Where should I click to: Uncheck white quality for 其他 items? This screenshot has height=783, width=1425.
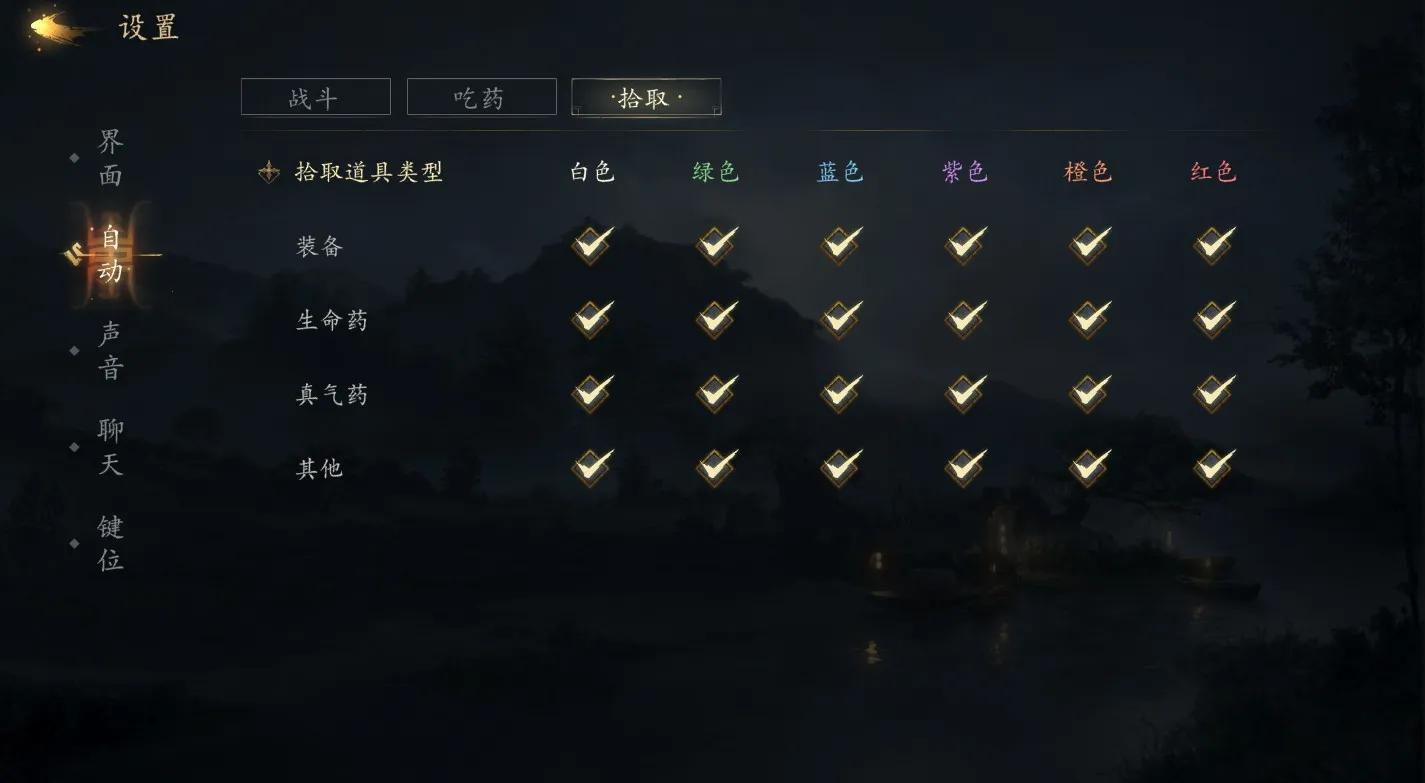click(590, 467)
